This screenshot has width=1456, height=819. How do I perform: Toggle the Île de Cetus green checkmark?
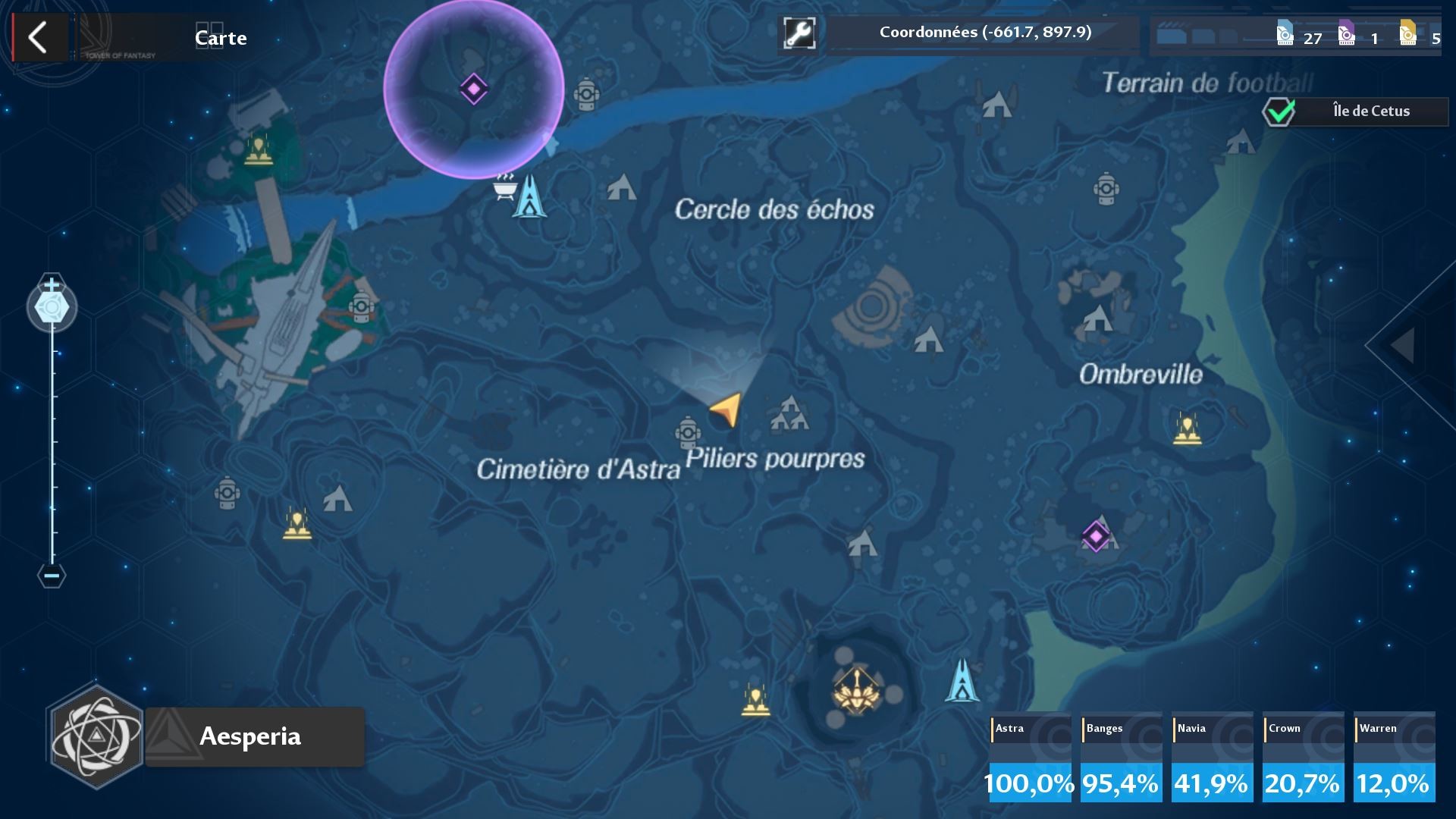1277,111
